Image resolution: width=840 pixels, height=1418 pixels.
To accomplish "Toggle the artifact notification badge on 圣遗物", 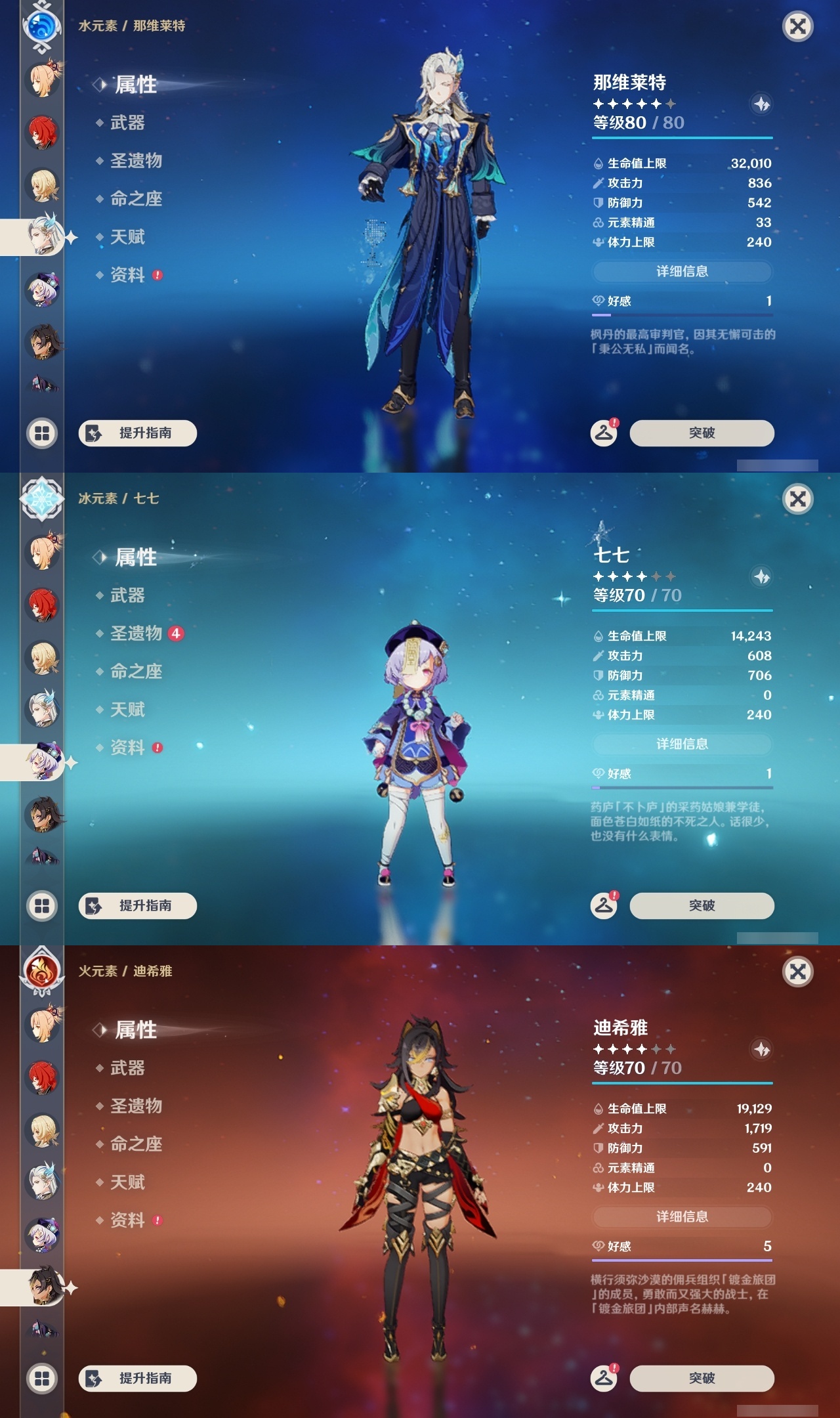I will point(177,634).
